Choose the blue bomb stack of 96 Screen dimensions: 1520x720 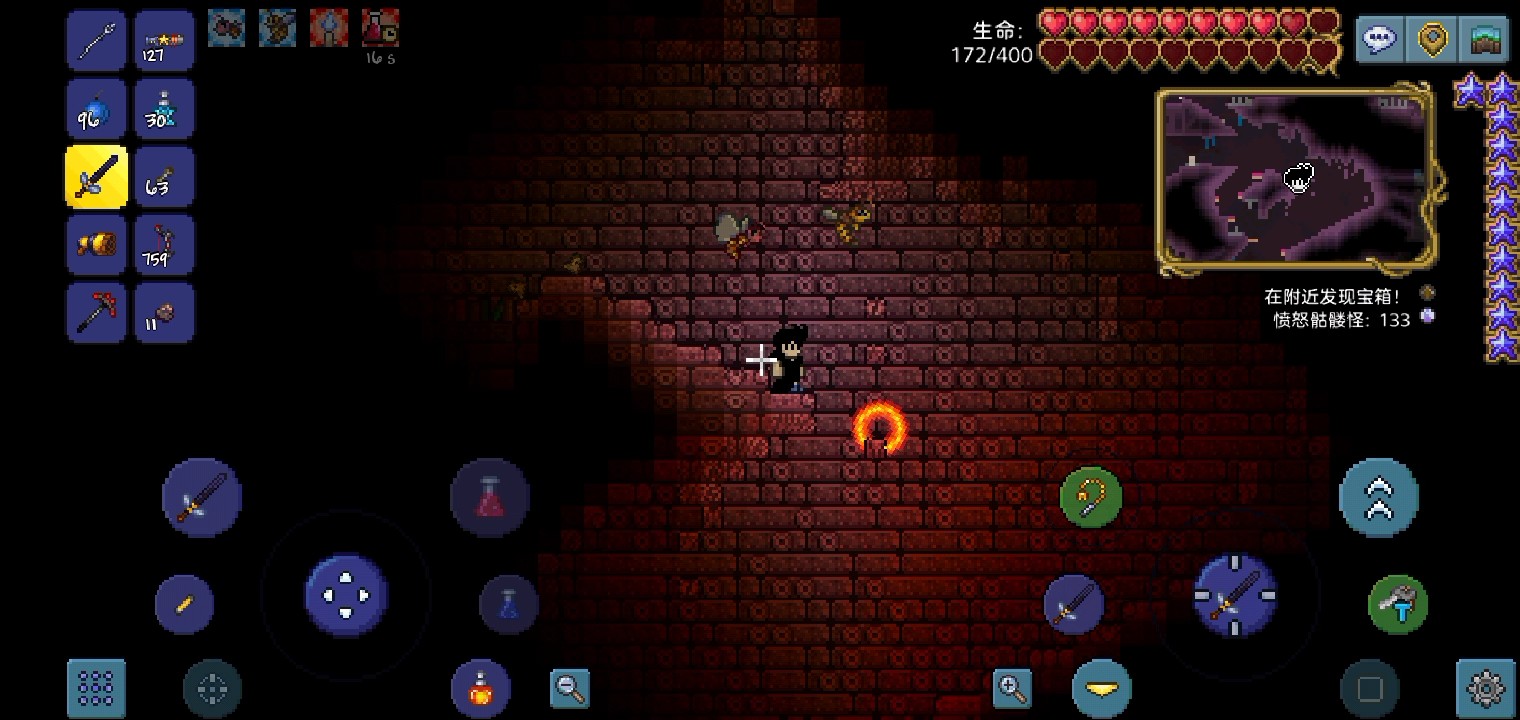point(96,110)
